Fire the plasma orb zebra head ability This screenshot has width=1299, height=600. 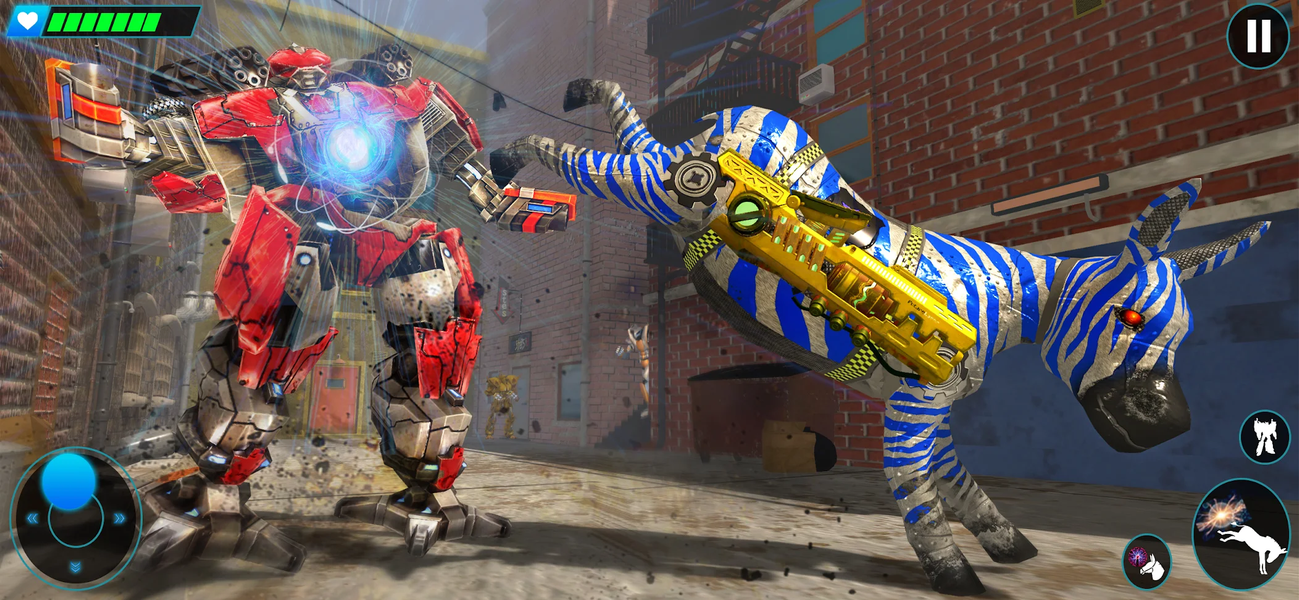(1146, 562)
